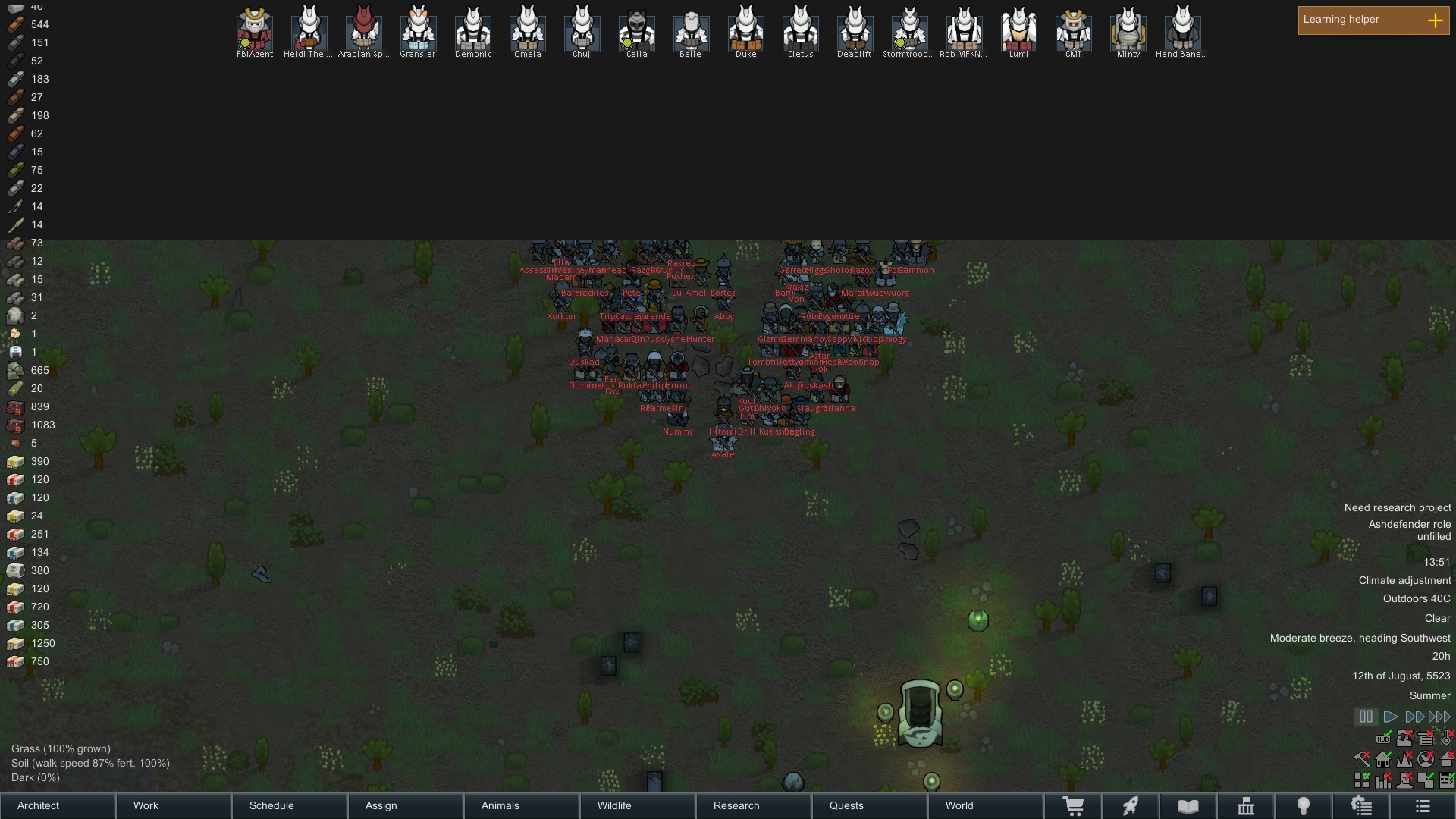This screenshot has height=819, width=1456.
Task: Switch to the Research tab
Action: 736,805
